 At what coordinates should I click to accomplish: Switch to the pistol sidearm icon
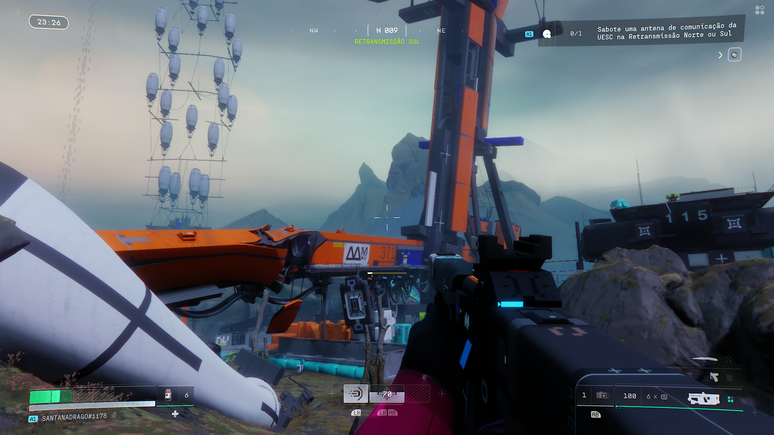pyautogui.click(x=714, y=377)
